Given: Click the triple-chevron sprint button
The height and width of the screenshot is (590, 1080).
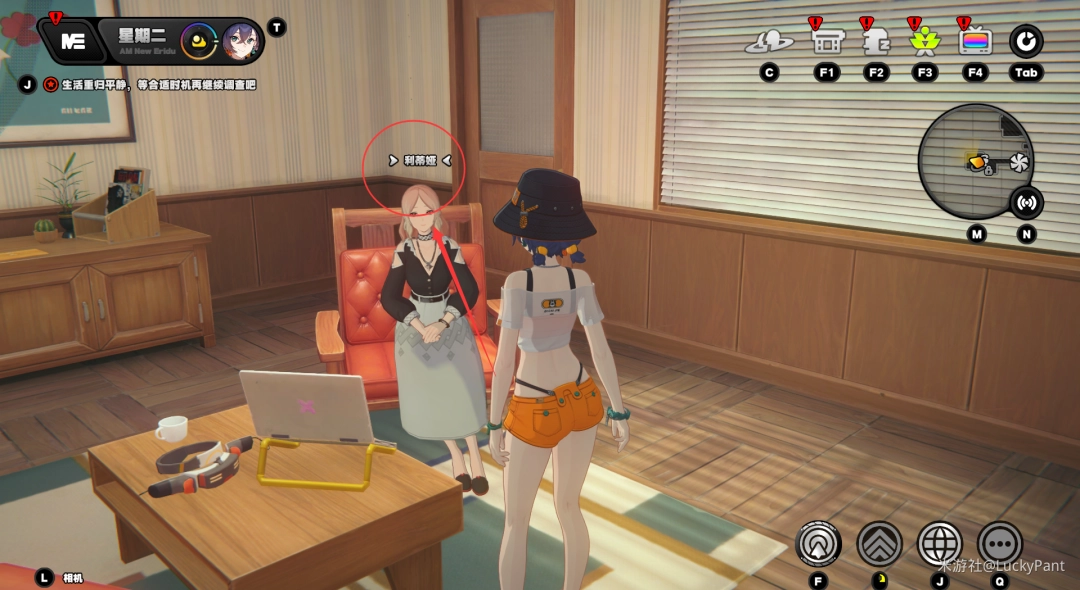Looking at the screenshot, I should click(879, 544).
